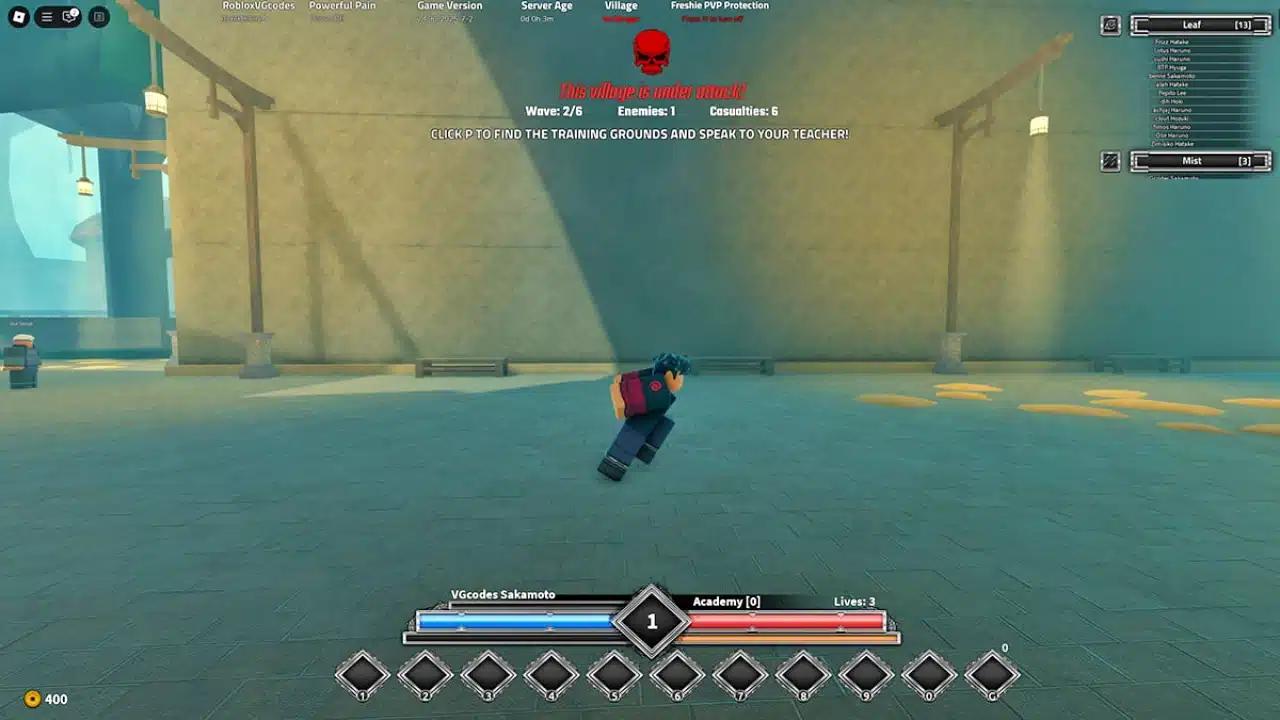Click the training grounds instruction text

[640, 133]
